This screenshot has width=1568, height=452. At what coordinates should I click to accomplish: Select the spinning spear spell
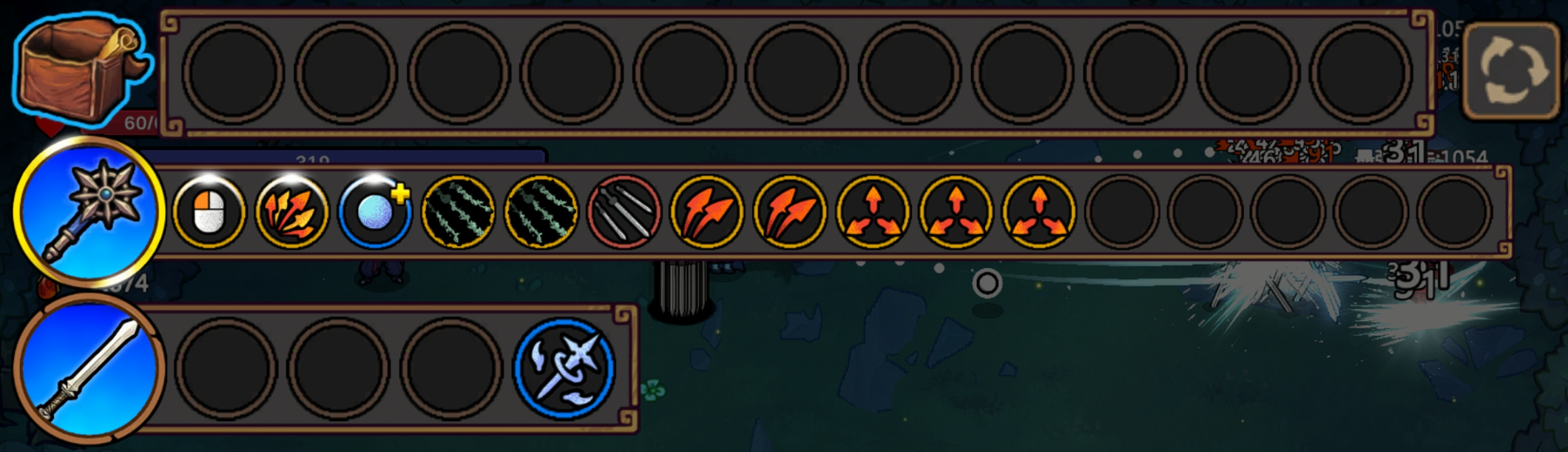coord(564,368)
